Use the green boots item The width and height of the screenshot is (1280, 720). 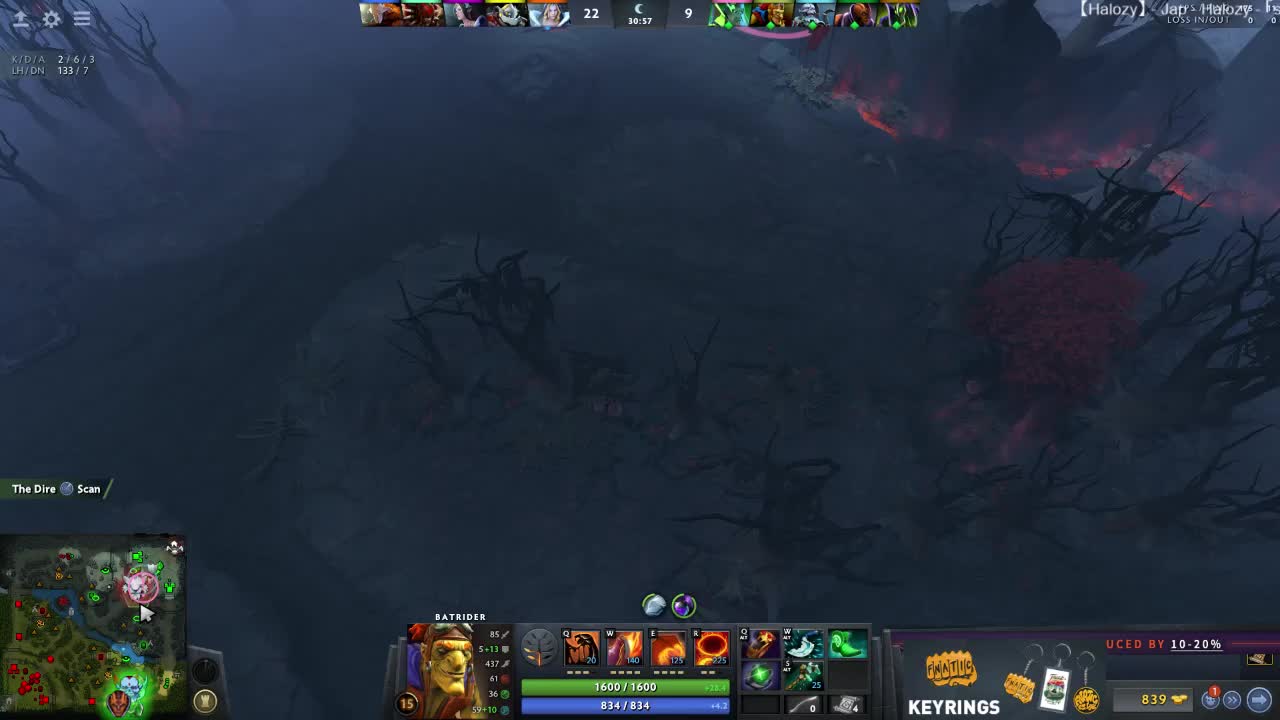[x=847, y=644]
